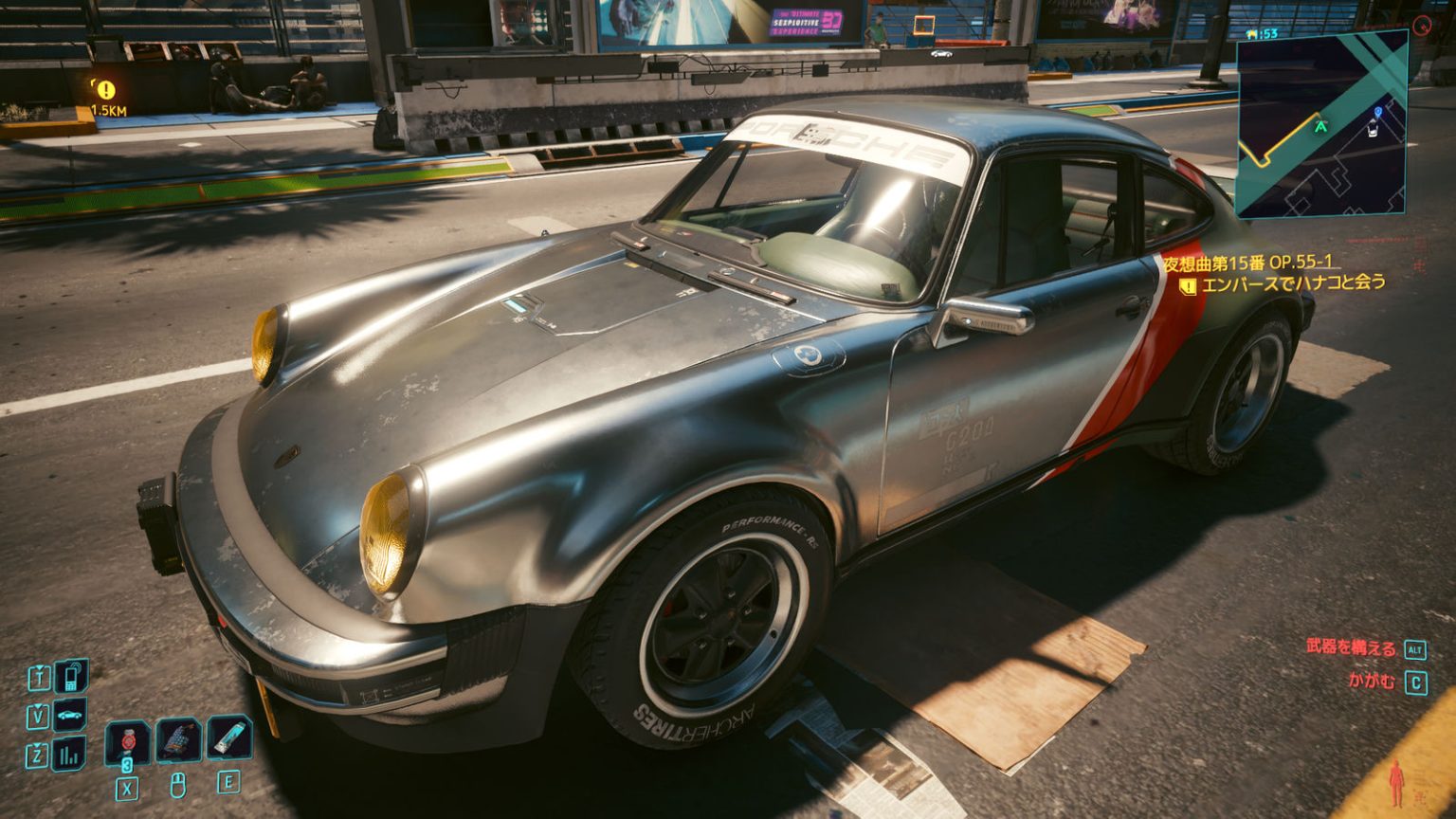Open the minimap
The width and height of the screenshot is (1456, 819).
[x=1321, y=124]
